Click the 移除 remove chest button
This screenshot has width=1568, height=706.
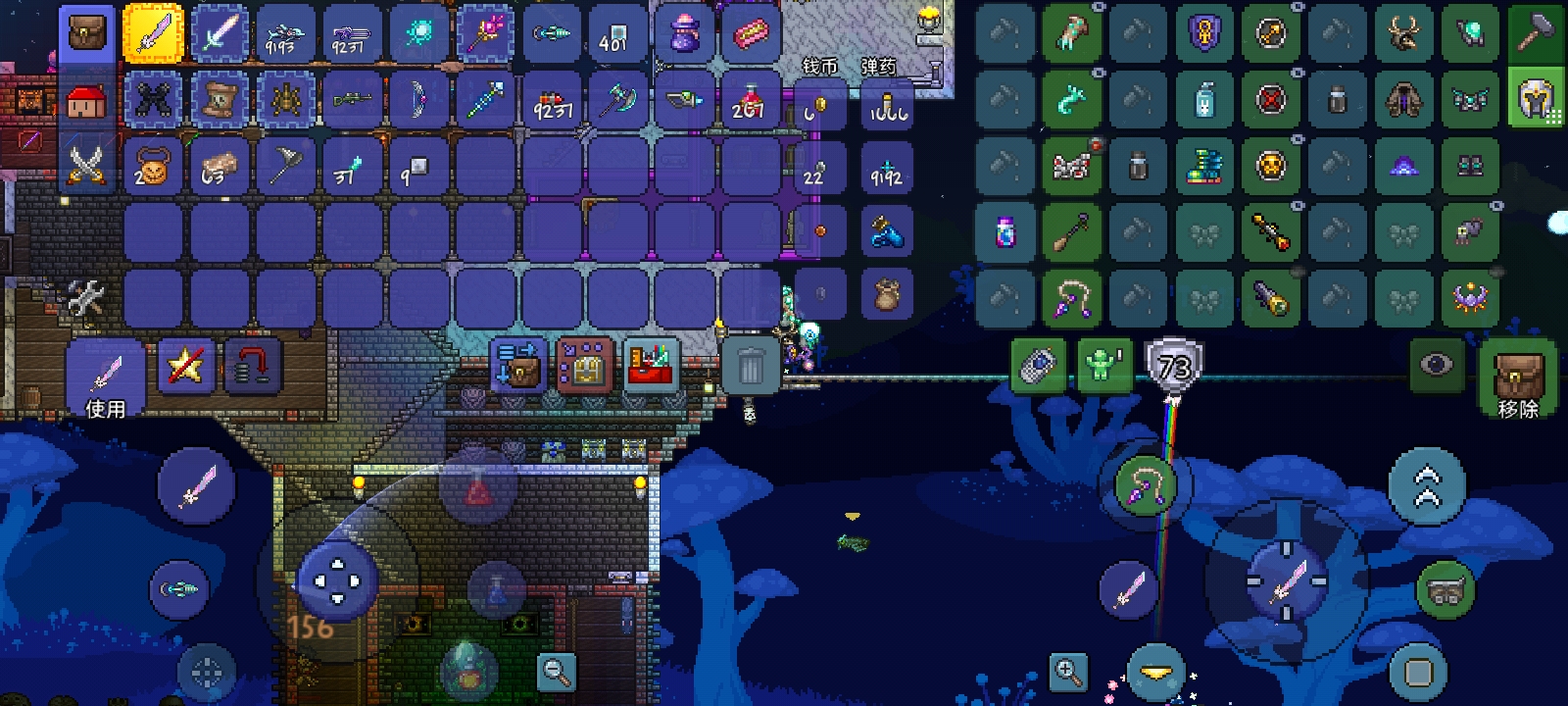tap(1517, 379)
